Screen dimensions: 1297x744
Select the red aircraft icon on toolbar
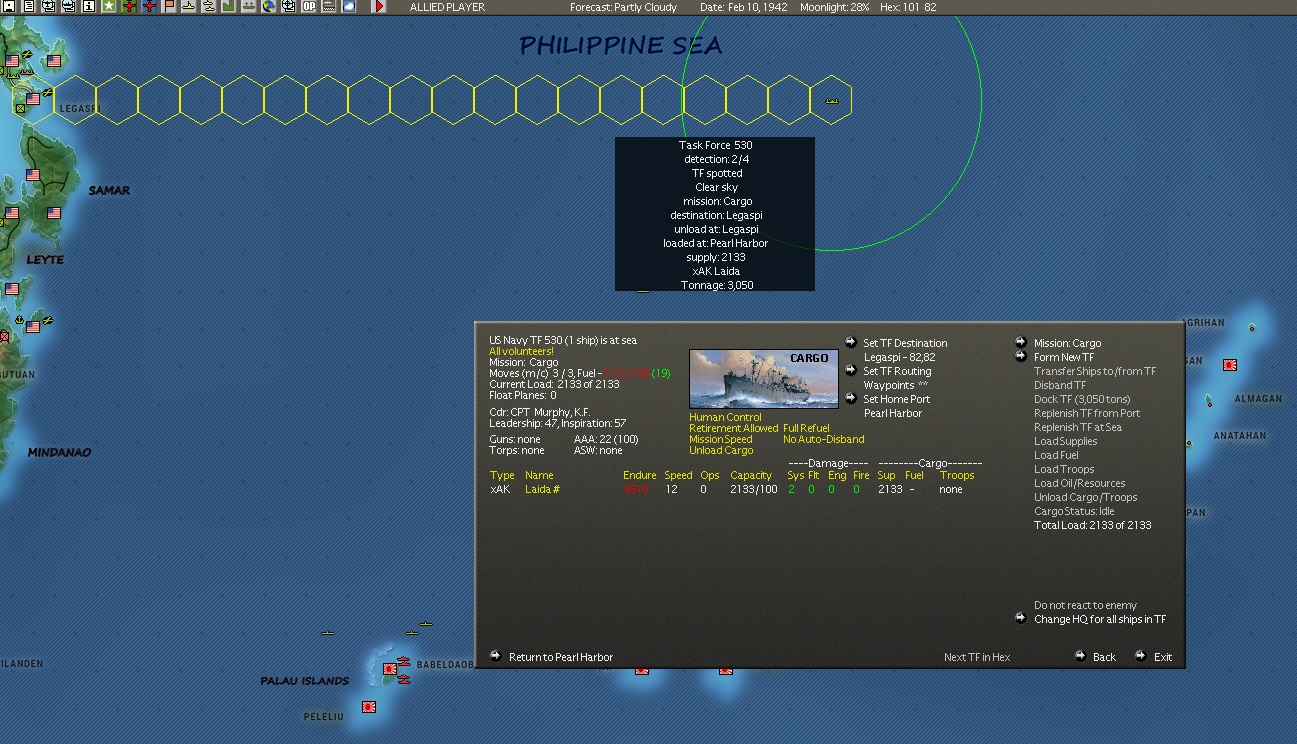[130, 7]
